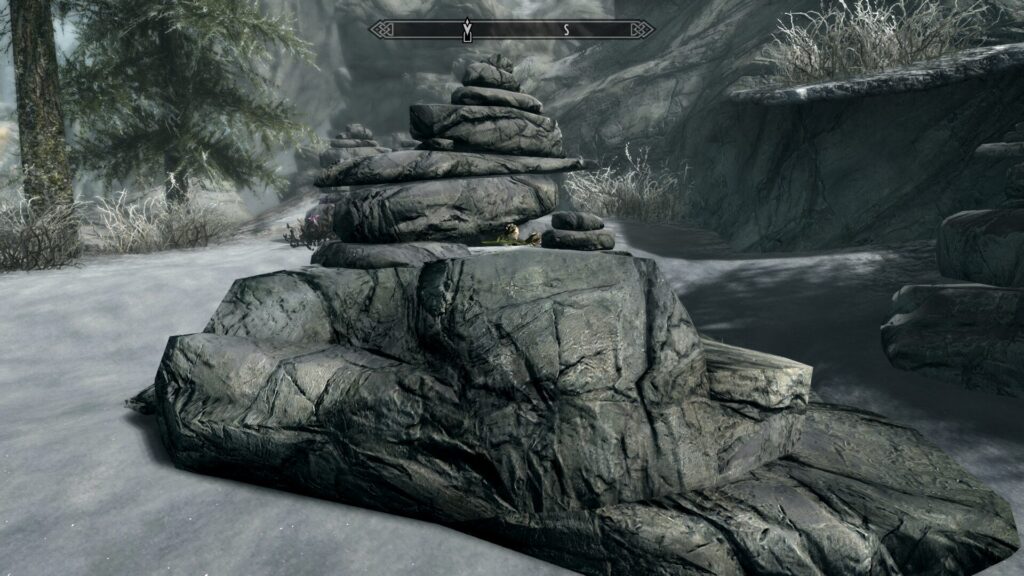Click the quest marker arrow on the compass

(x=467, y=30)
